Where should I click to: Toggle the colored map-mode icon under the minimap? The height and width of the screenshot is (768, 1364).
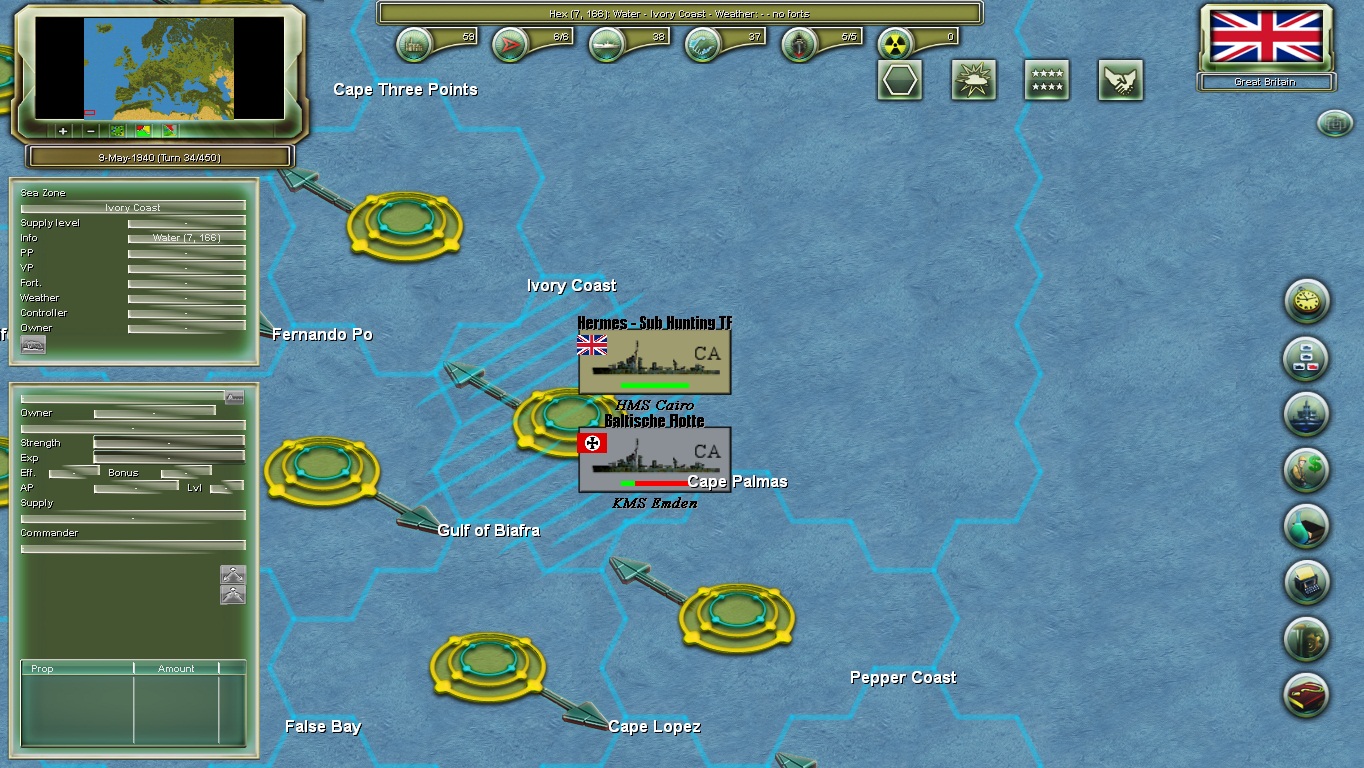pos(143,131)
